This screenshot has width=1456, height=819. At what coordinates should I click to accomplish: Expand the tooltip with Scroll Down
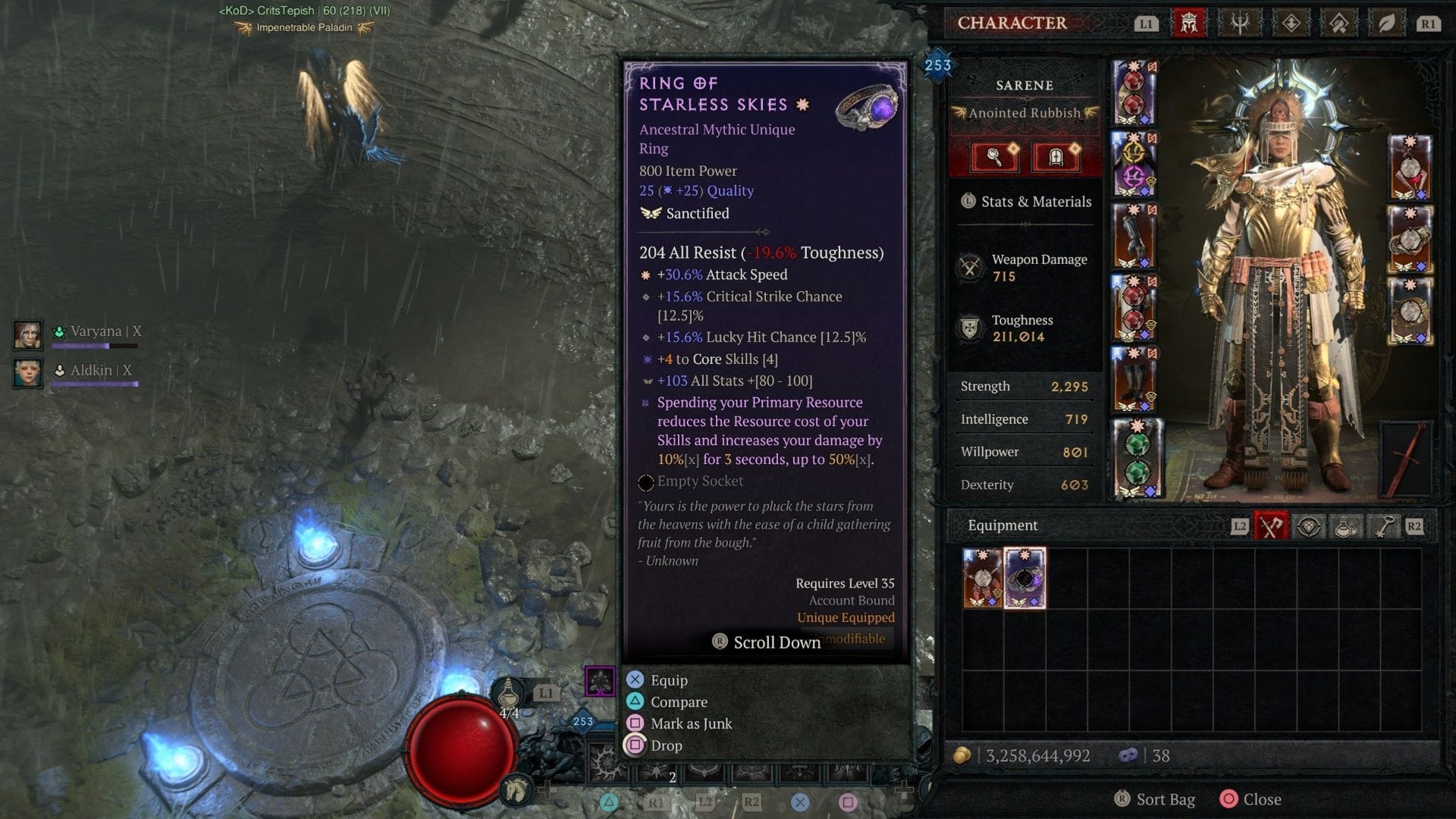[766, 642]
